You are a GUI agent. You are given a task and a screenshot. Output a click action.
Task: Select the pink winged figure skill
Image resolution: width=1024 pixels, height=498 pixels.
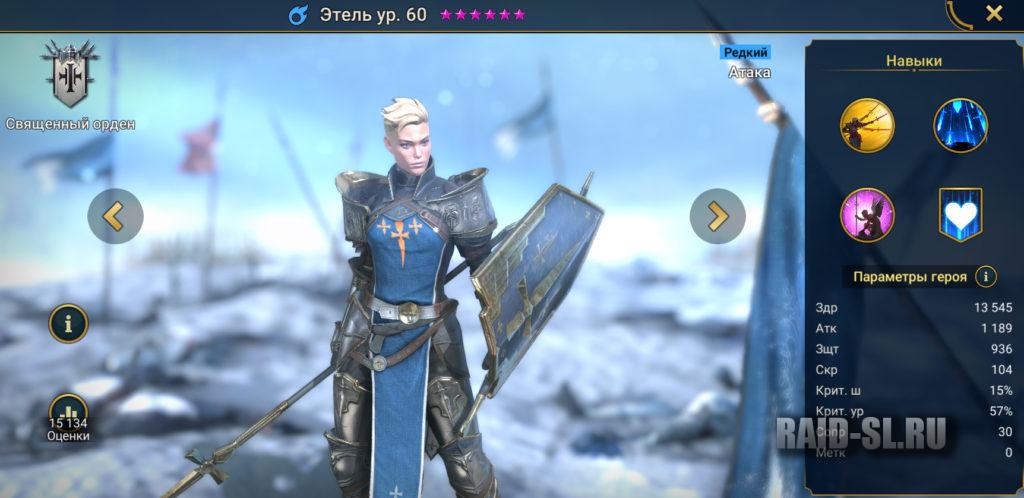pyautogui.click(x=867, y=215)
